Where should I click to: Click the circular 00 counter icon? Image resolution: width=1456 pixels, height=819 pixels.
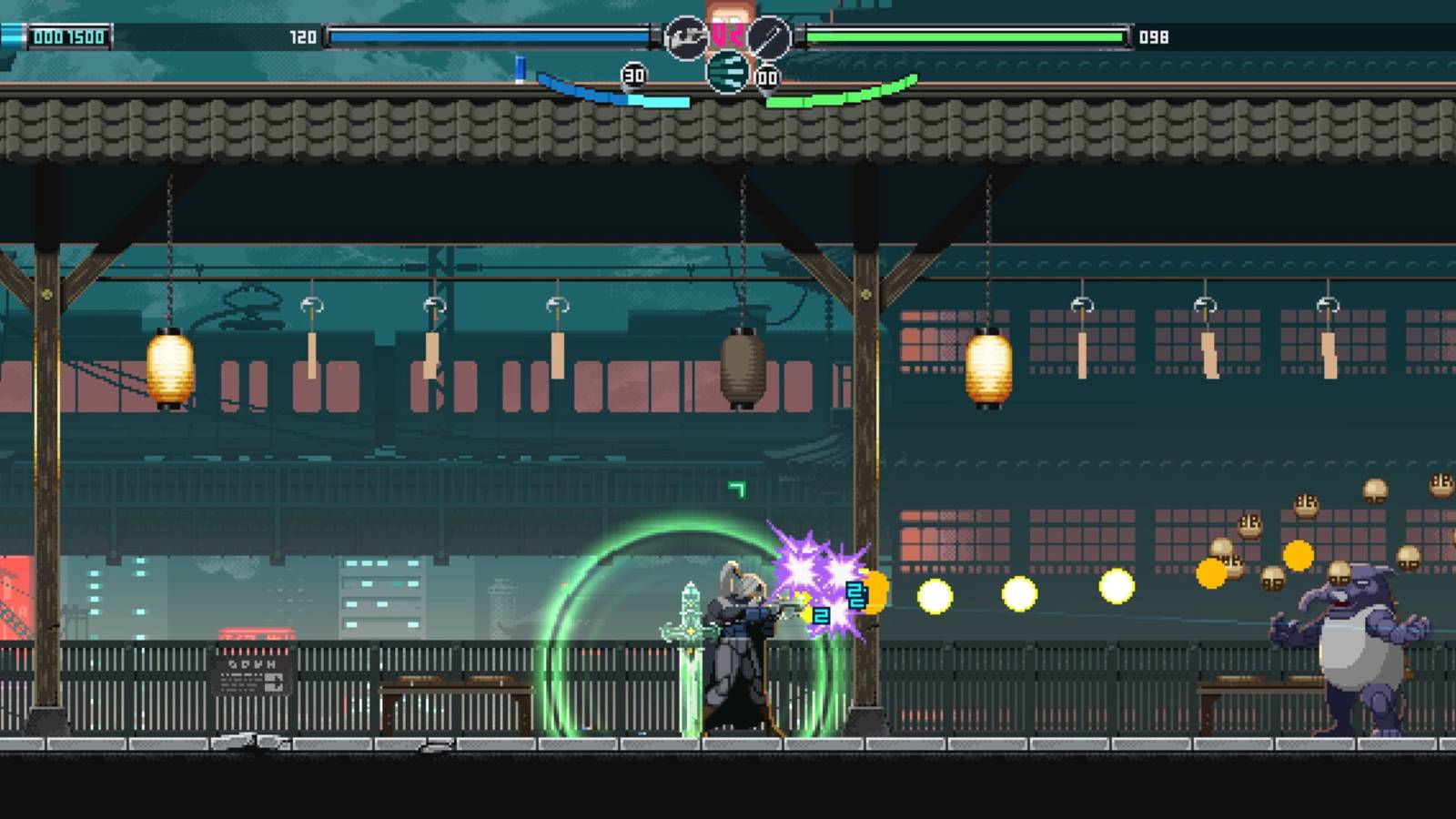767,76
